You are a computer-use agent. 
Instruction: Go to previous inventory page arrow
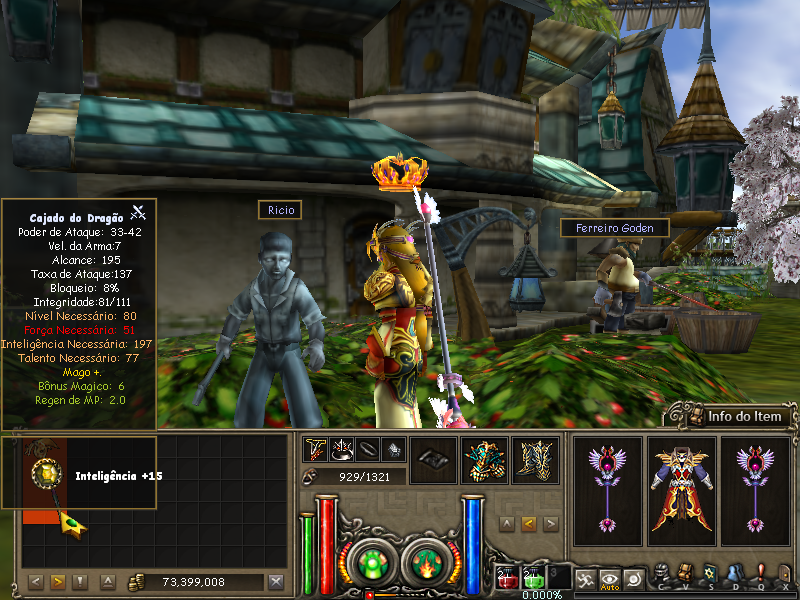pyautogui.click(x=35, y=582)
